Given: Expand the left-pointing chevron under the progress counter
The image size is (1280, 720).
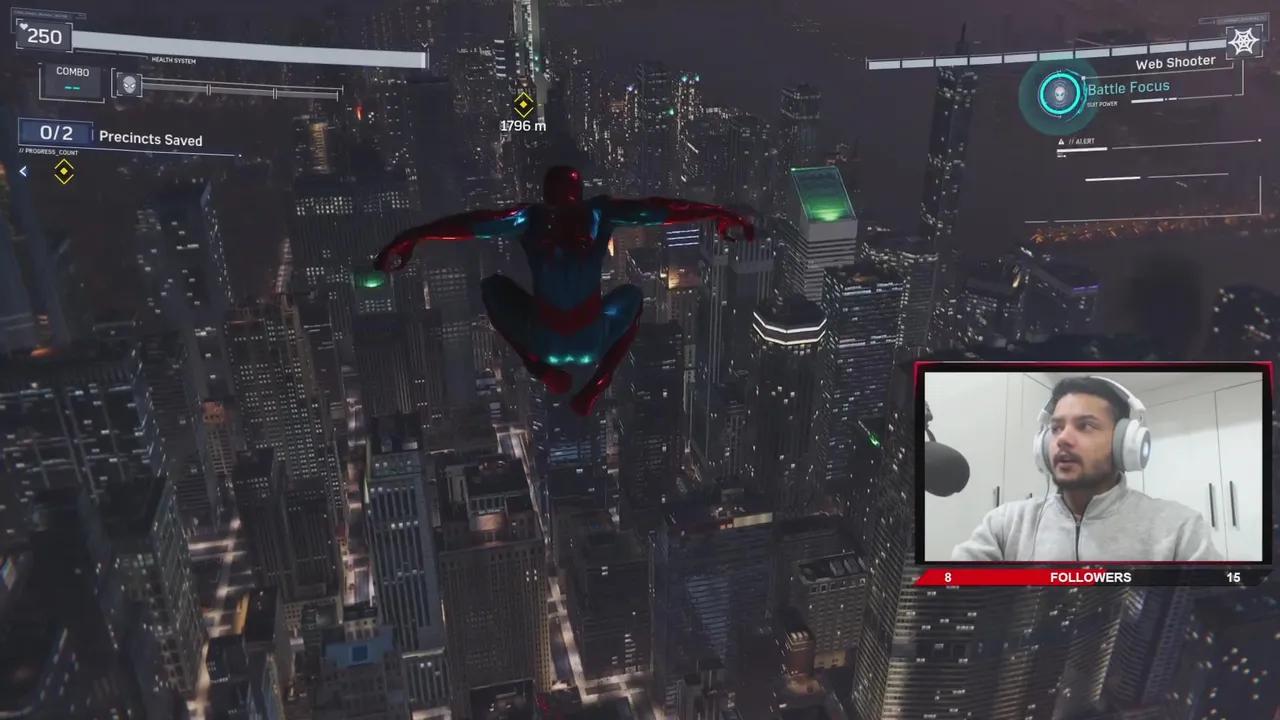Looking at the screenshot, I should [22, 171].
